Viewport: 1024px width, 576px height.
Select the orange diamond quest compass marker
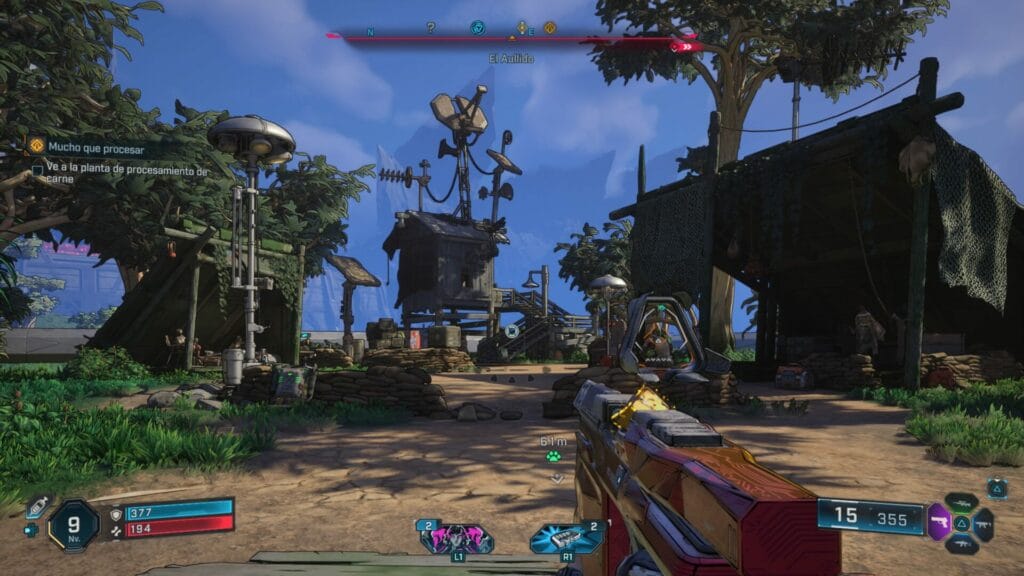[x=549, y=28]
